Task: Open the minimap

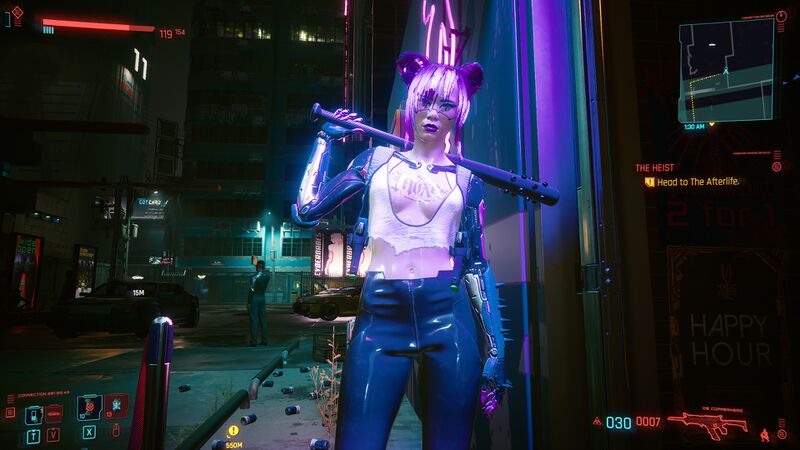Action: [x=726, y=68]
